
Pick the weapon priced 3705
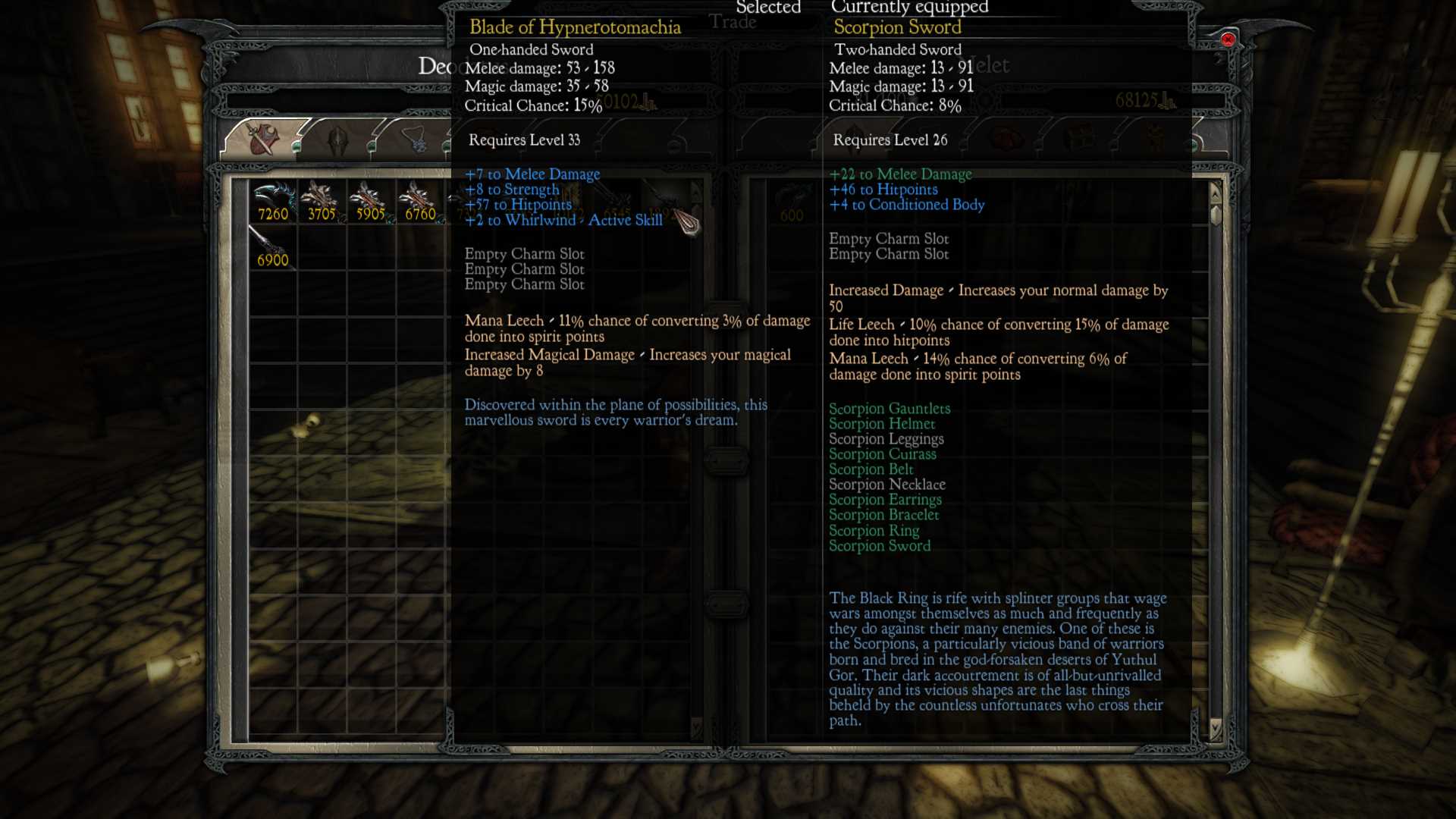tap(322, 201)
